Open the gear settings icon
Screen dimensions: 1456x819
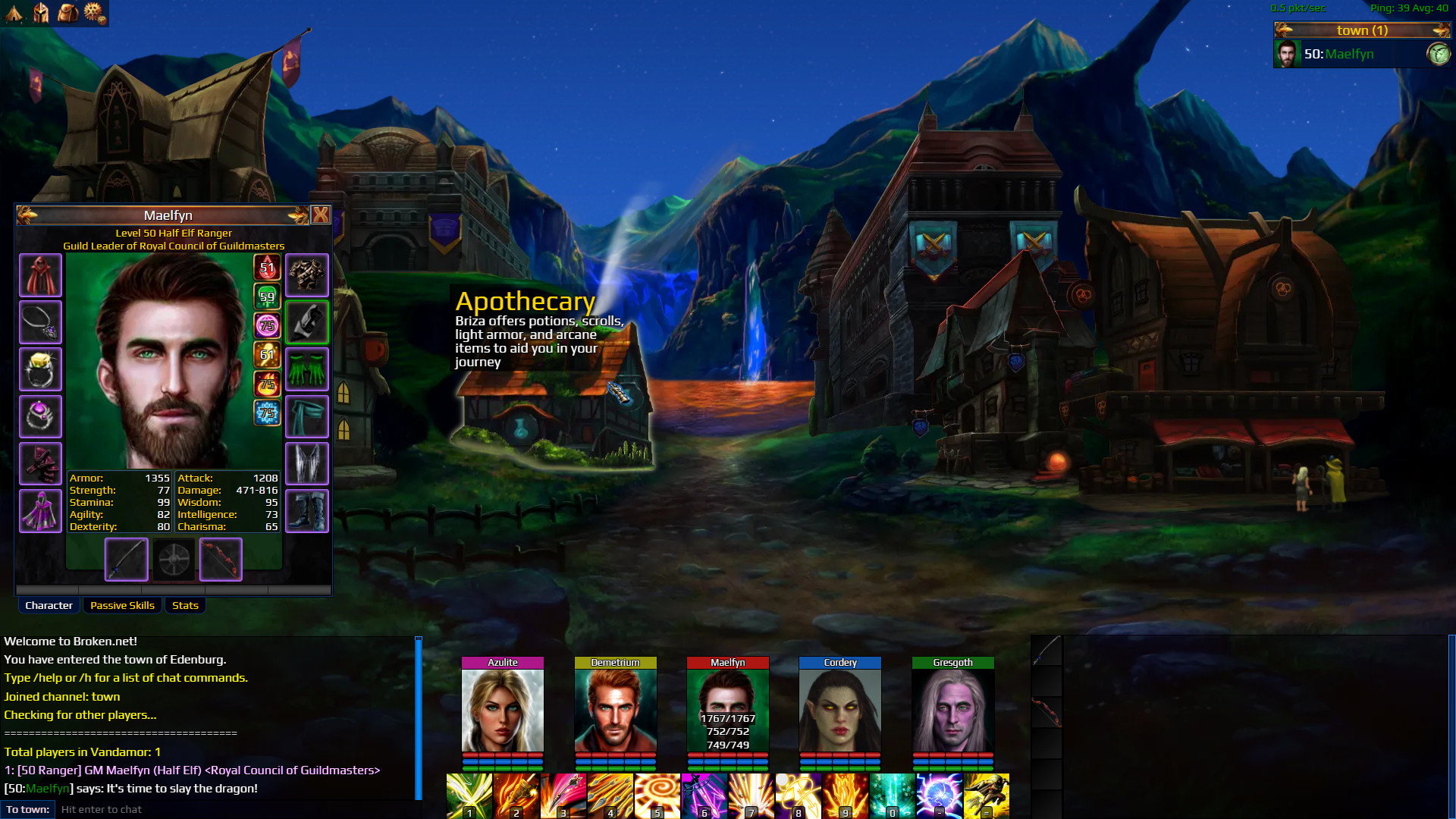(94, 12)
